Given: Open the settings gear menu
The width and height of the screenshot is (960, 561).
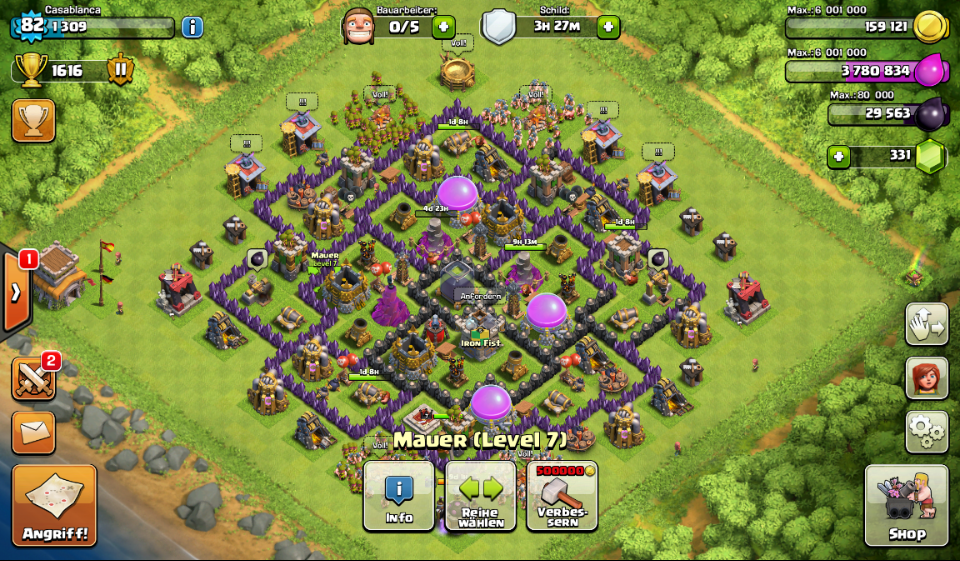Looking at the screenshot, I should click(926, 431).
